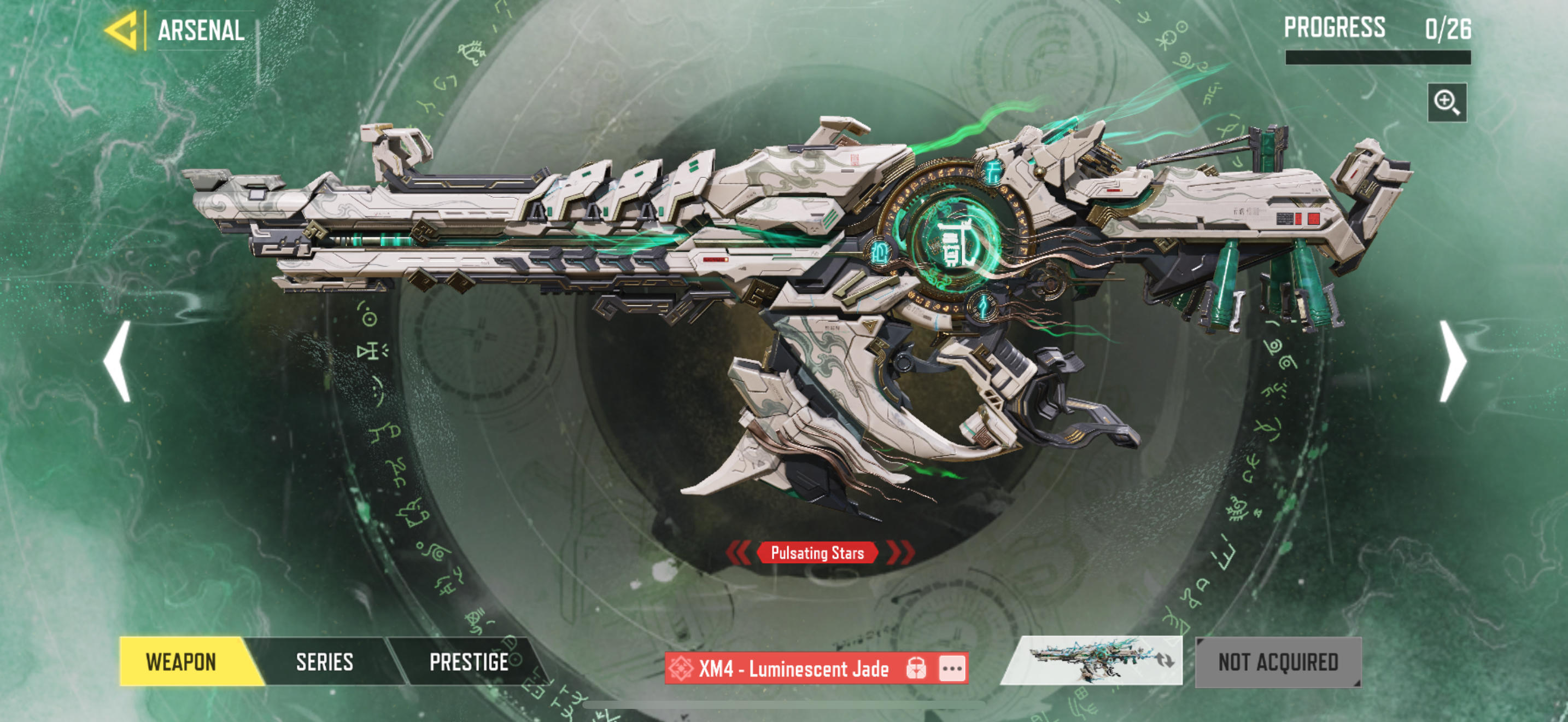Click the weapon swap preview thumbnail
The image size is (1568, 722).
[x=1091, y=661]
